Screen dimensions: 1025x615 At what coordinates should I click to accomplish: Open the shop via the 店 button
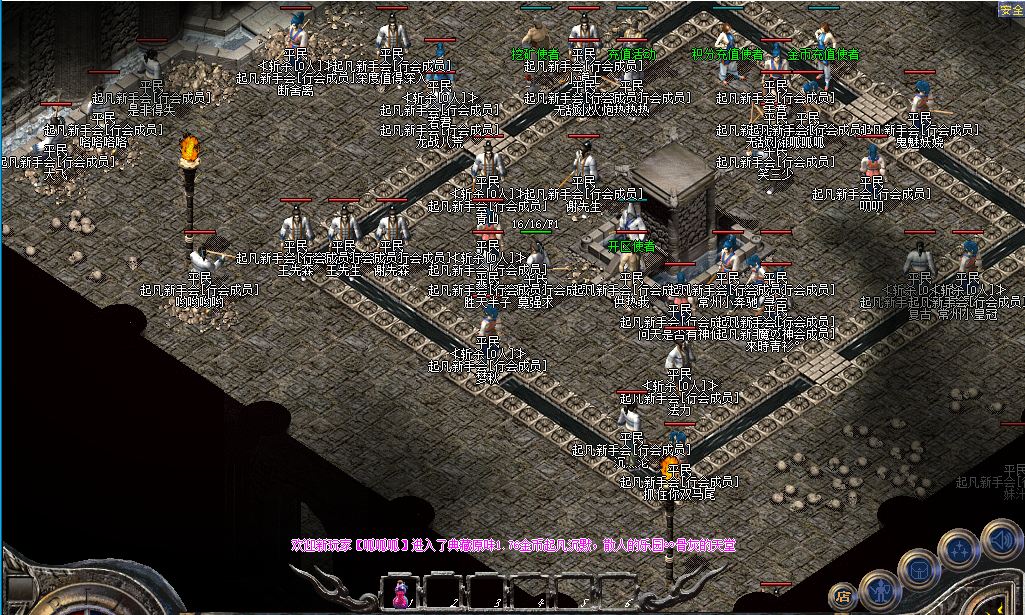click(x=844, y=597)
